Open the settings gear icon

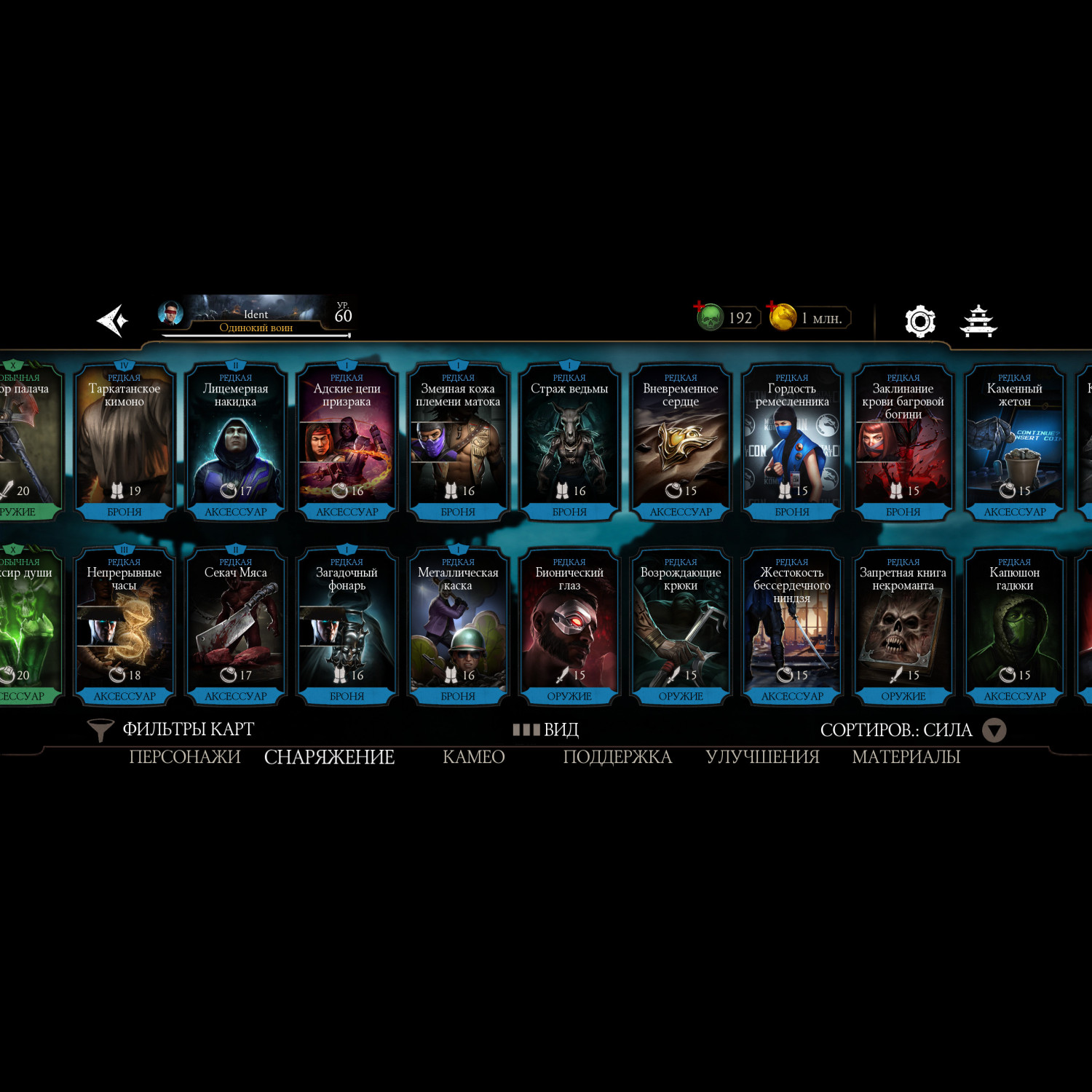tap(919, 321)
